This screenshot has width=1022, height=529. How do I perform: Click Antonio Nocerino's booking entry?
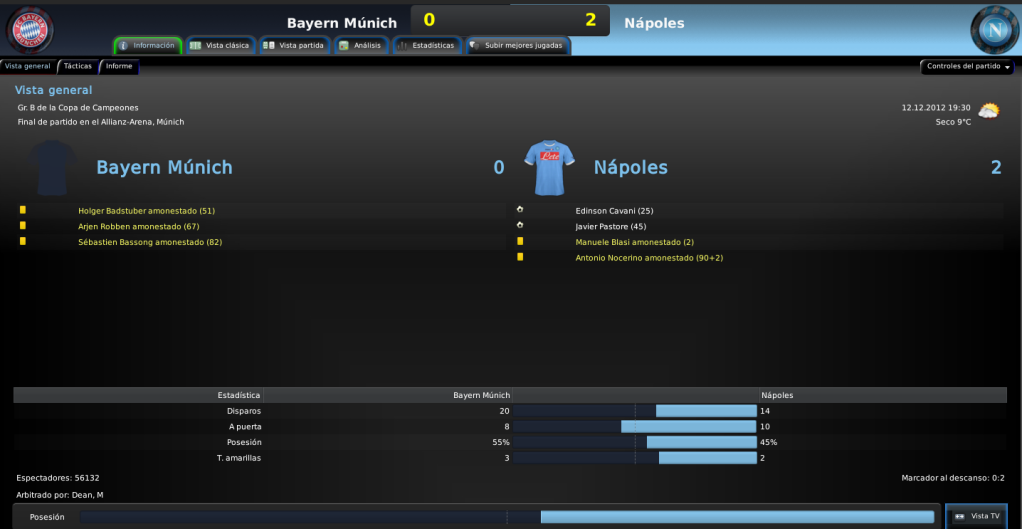click(x=649, y=258)
